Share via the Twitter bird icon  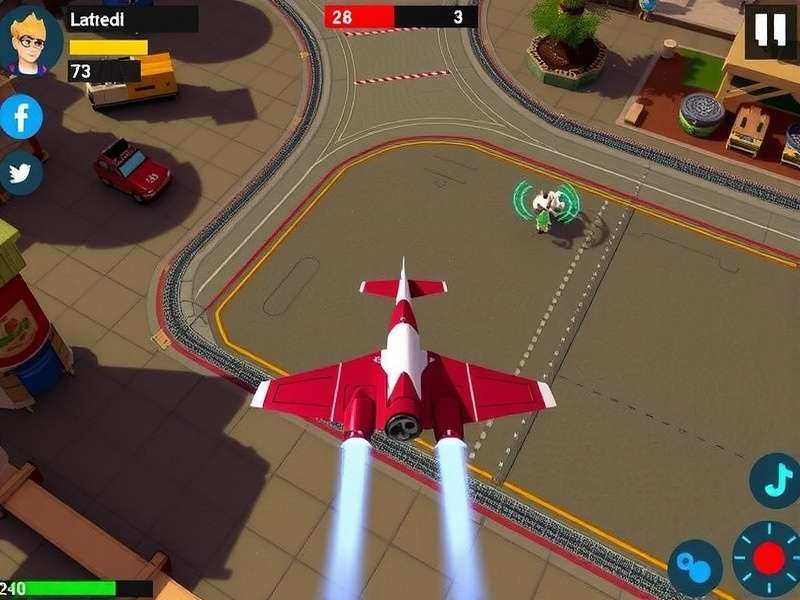[x=20, y=173]
